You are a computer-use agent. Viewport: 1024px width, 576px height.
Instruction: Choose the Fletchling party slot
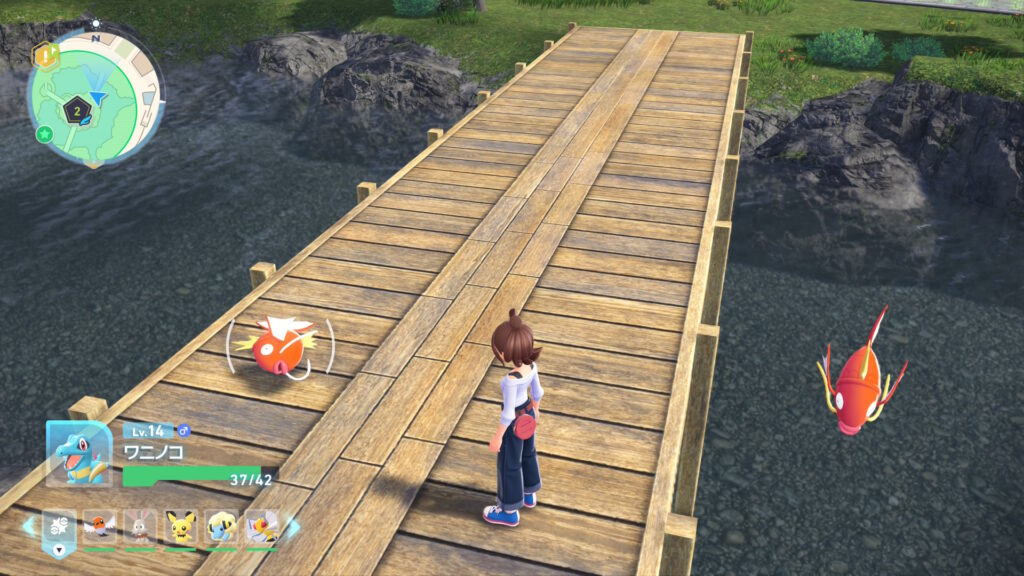coord(100,526)
